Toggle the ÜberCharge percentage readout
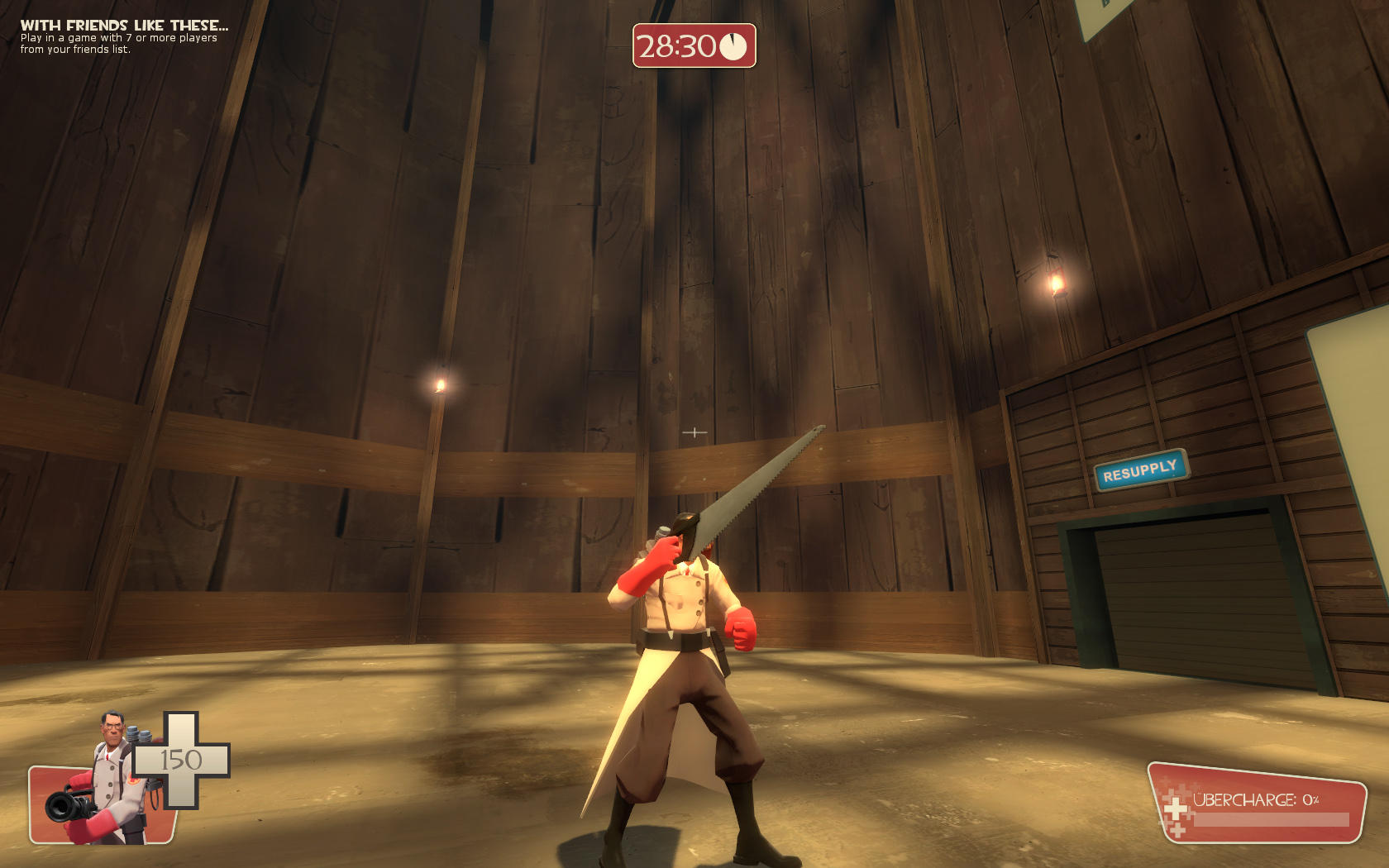This screenshot has height=868, width=1389. tap(1310, 799)
